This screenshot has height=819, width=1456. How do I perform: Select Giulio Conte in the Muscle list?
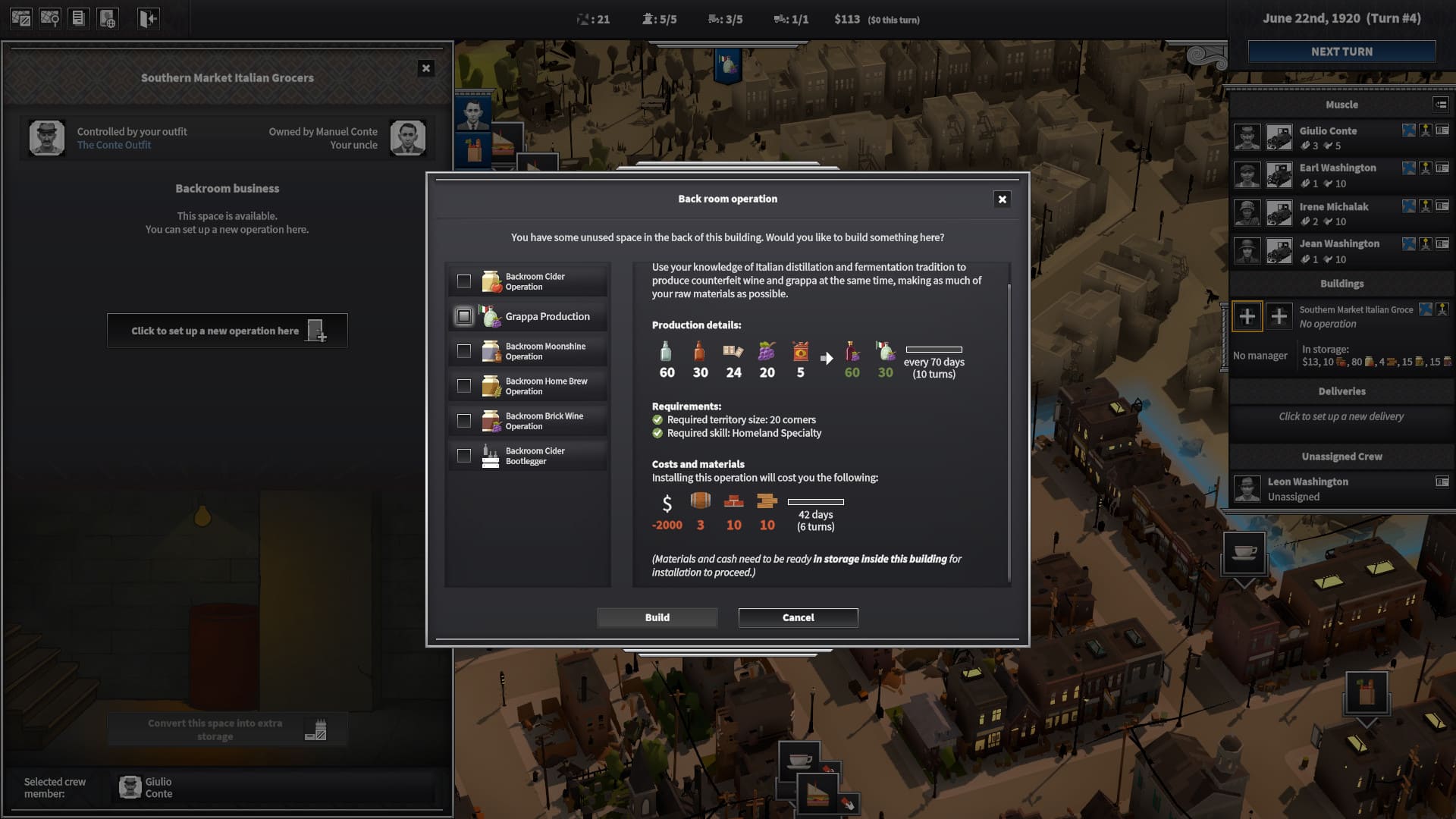(x=1328, y=131)
